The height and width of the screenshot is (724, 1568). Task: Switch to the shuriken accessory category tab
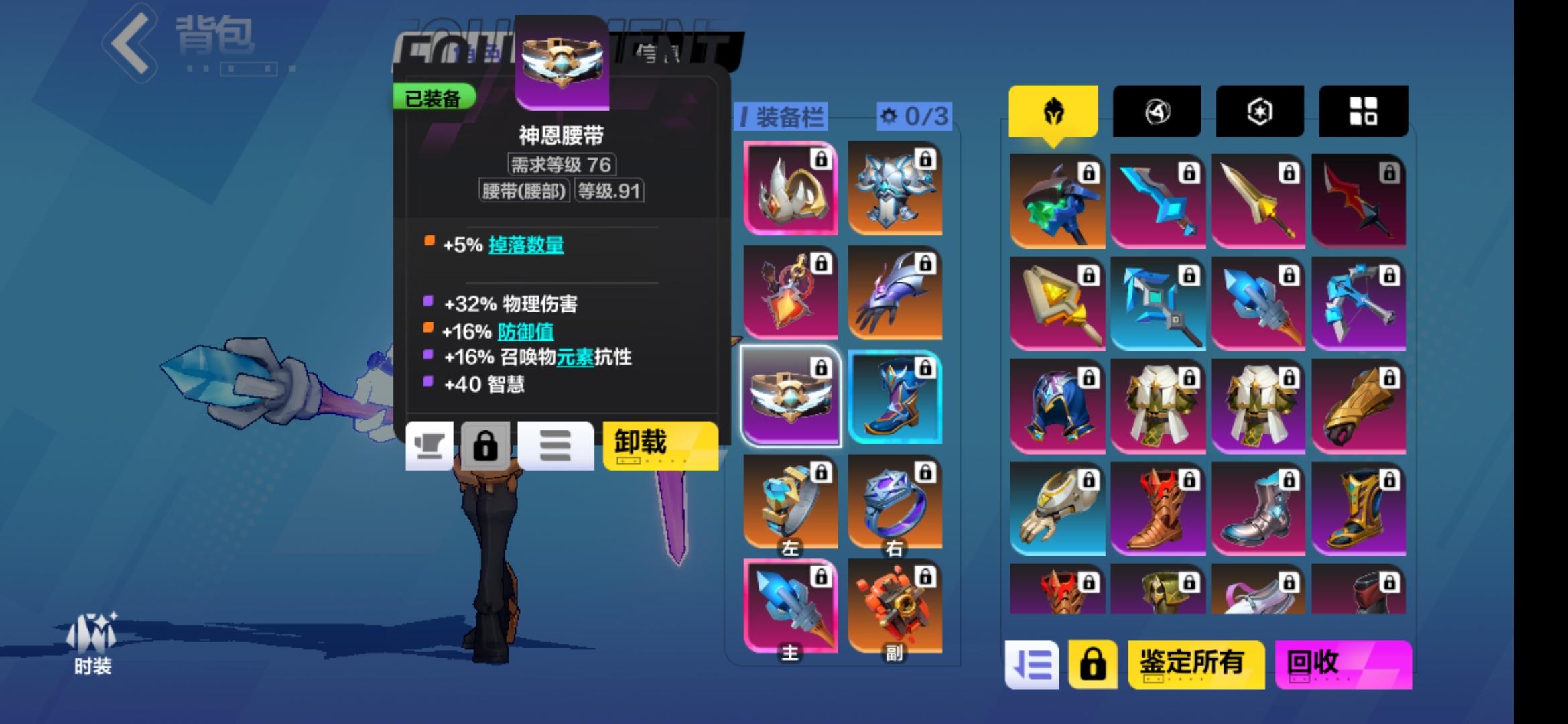coord(1156,111)
